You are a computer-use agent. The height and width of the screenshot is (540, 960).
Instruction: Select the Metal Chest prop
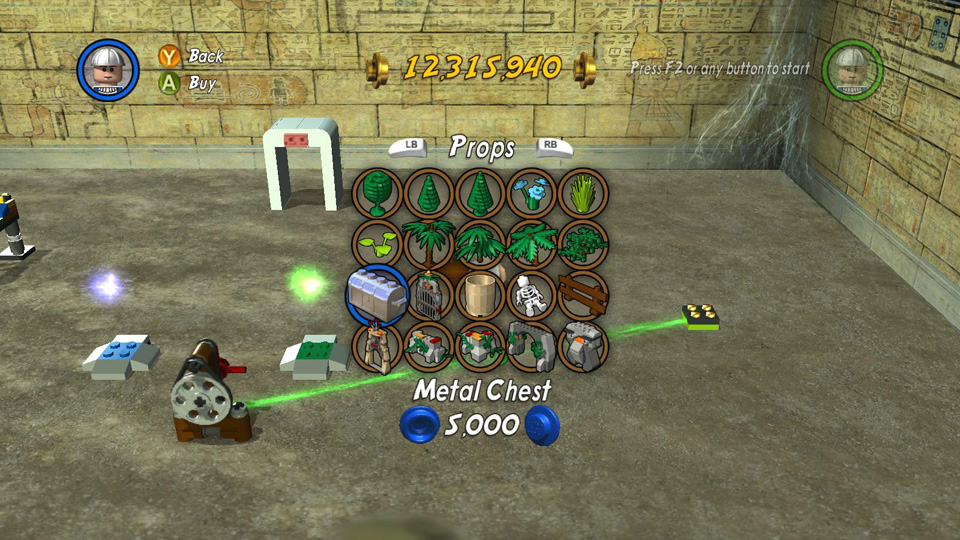click(377, 295)
